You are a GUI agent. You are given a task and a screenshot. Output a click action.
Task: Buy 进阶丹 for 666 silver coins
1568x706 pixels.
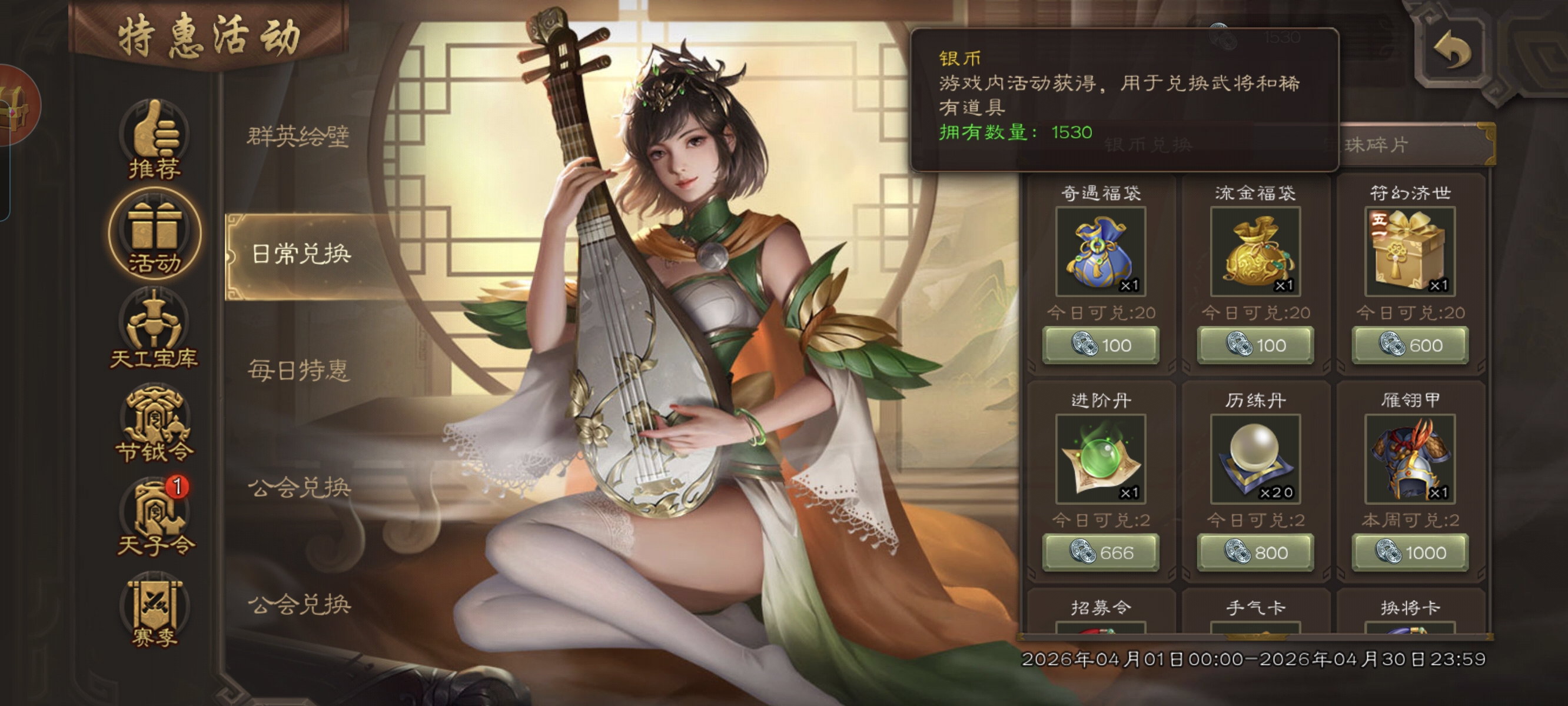[1101, 552]
